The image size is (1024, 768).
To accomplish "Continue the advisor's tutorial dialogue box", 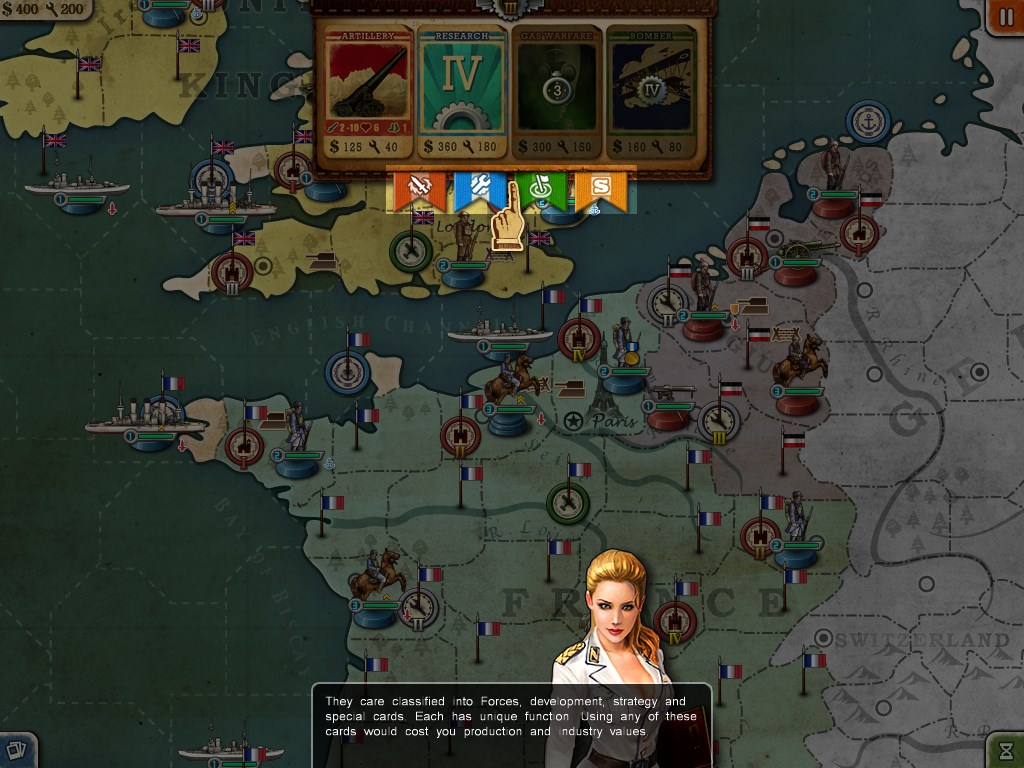I will (x=511, y=717).
